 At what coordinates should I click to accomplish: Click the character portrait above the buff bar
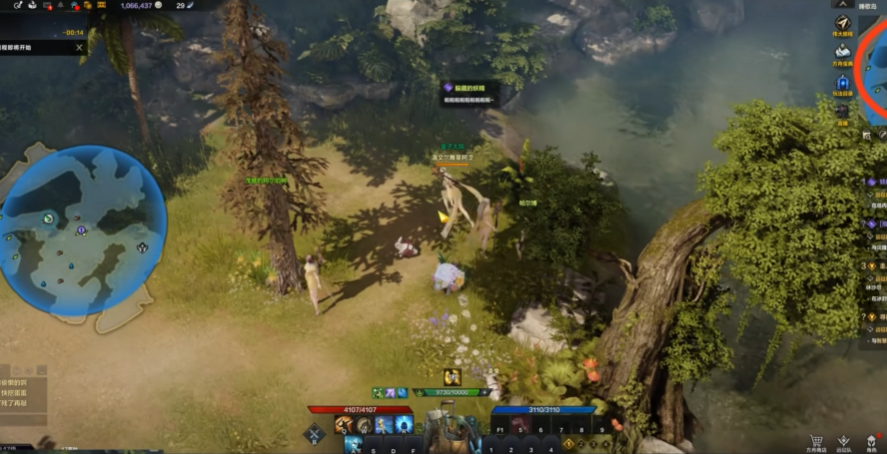[452, 377]
